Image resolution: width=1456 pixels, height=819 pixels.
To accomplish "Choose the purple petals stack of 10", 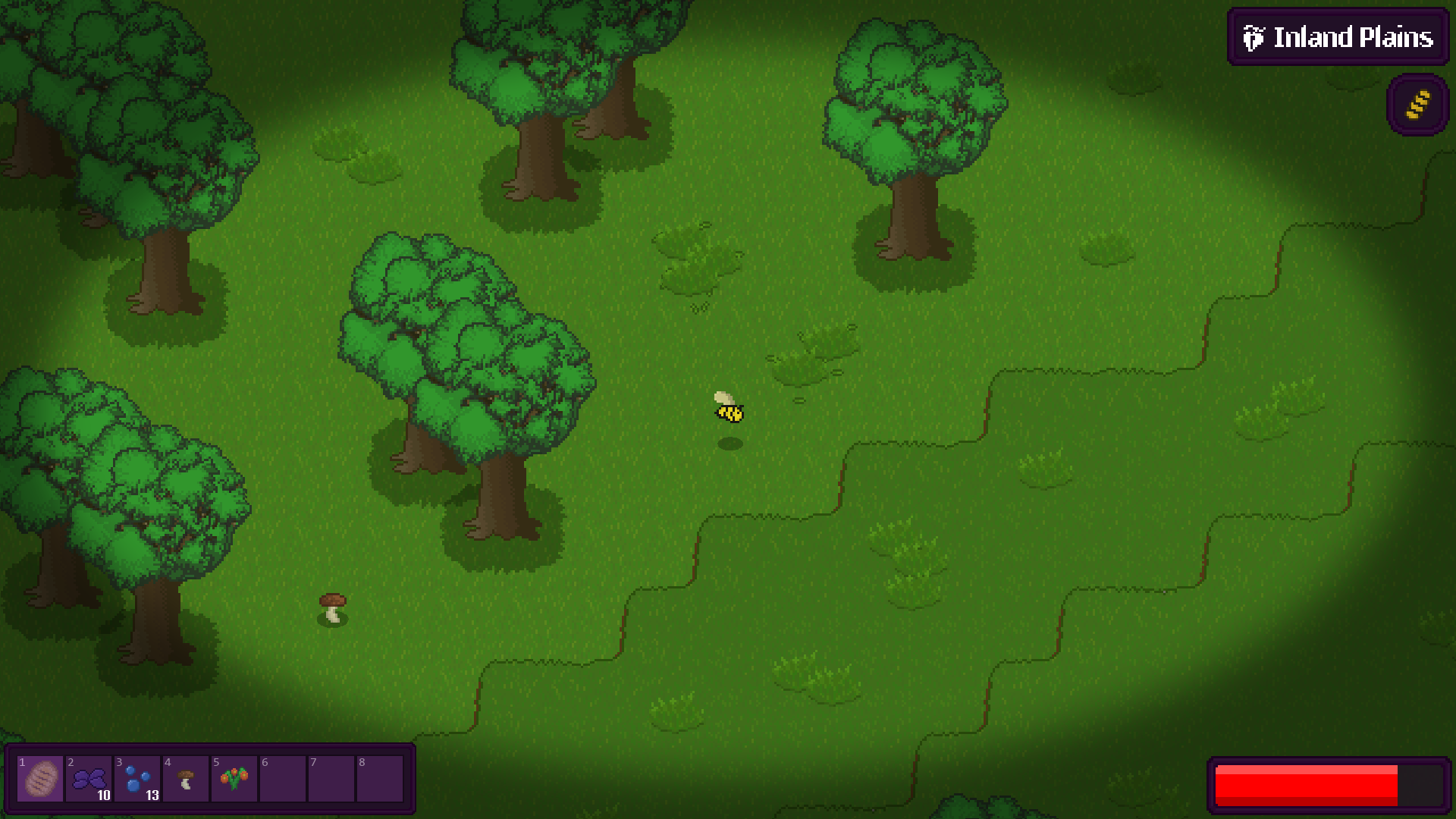I will [x=89, y=779].
